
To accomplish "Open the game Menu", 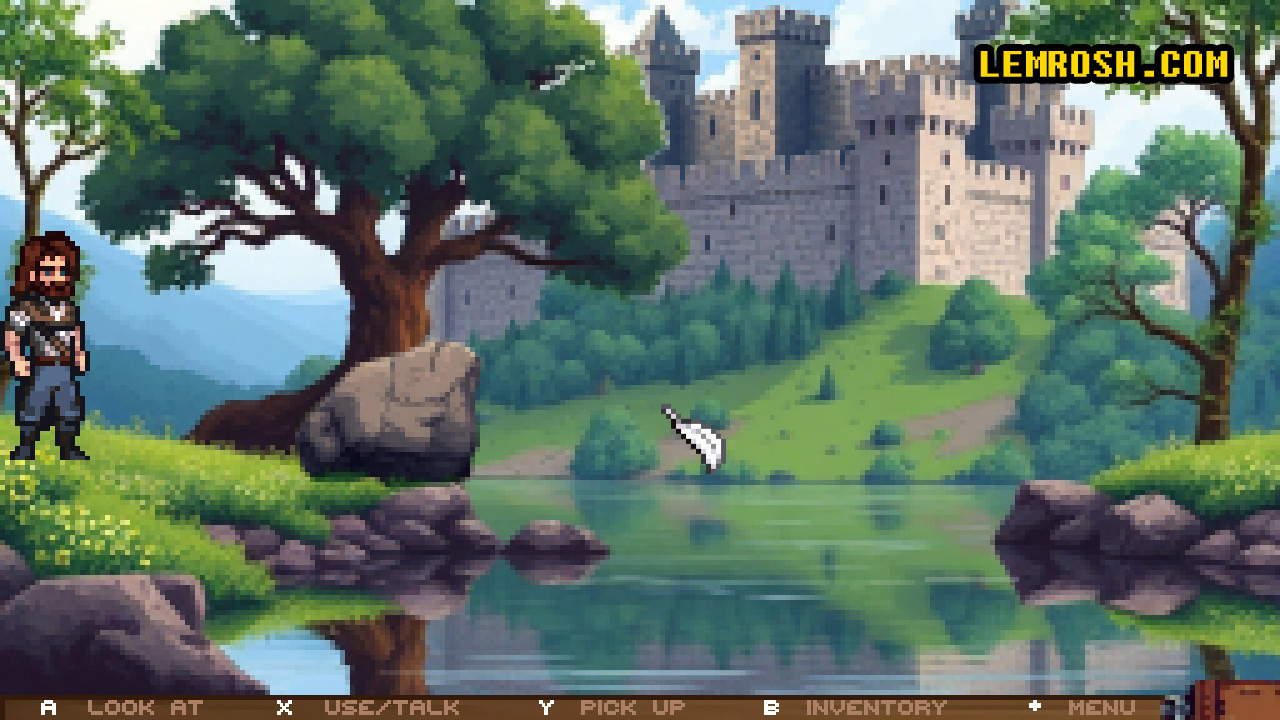I will coord(1100,708).
